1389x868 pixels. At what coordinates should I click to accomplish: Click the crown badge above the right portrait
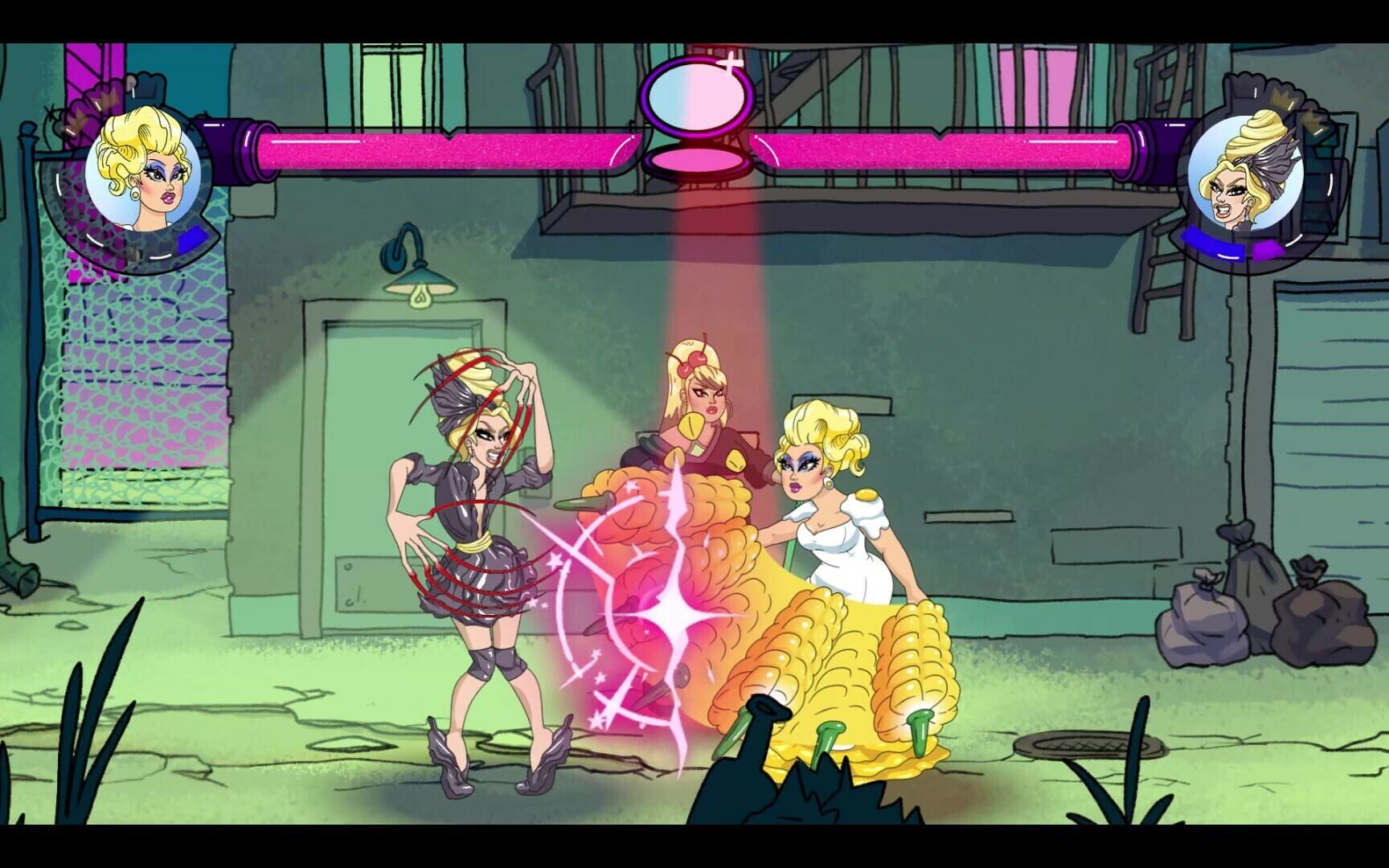(x=1285, y=100)
